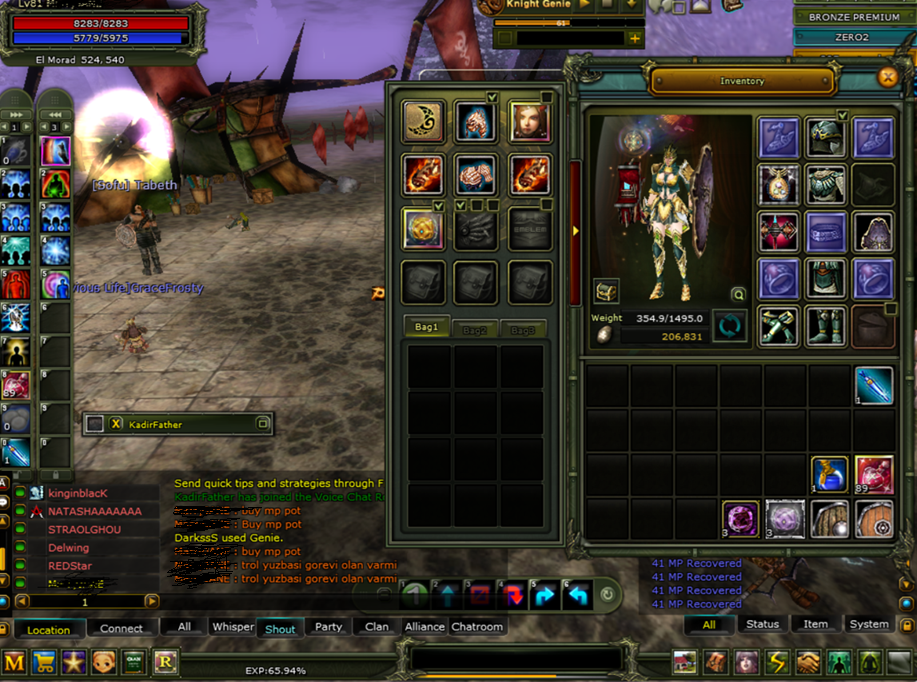
Task: Select the Status log tab
Action: click(762, 624)
